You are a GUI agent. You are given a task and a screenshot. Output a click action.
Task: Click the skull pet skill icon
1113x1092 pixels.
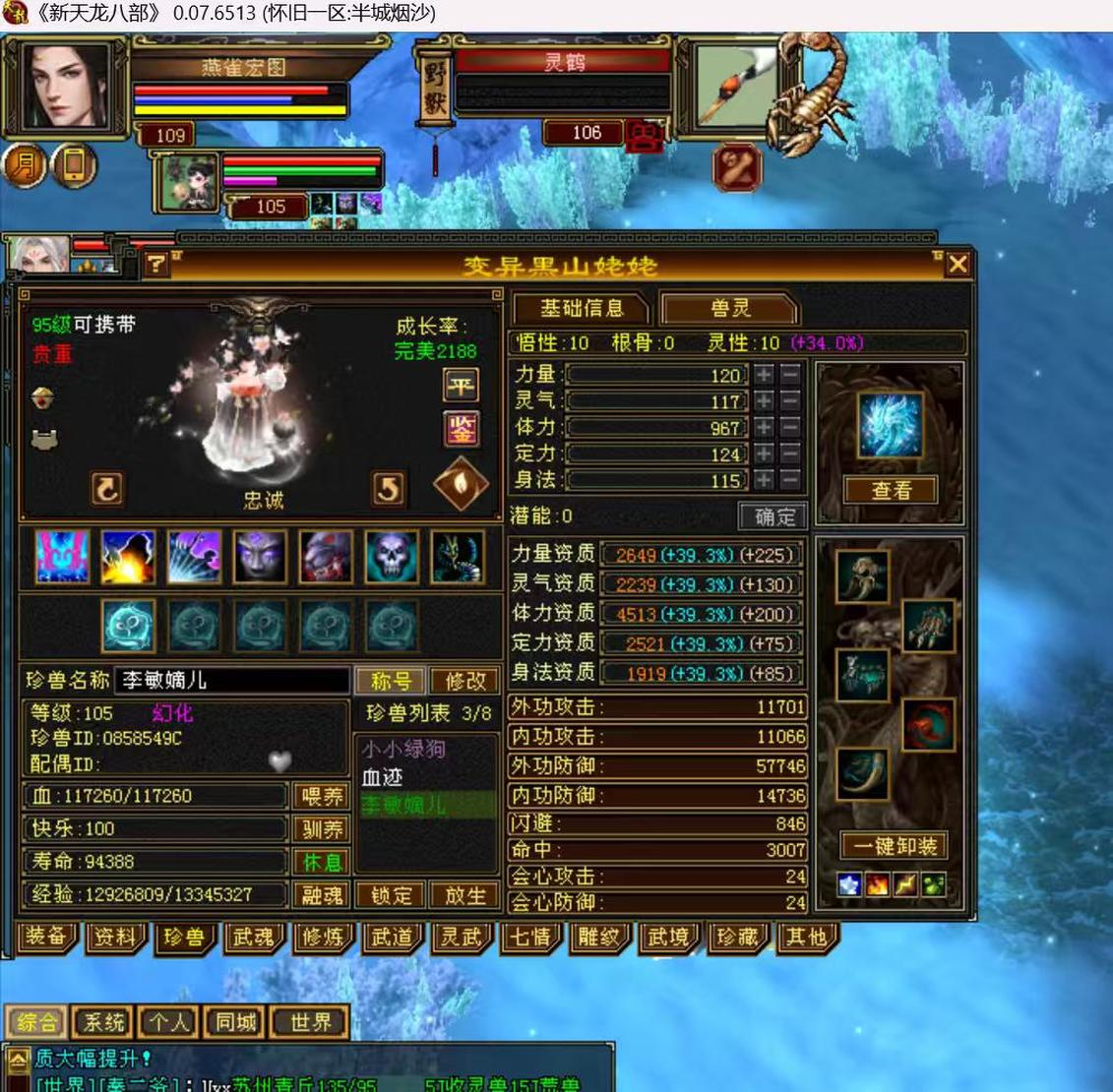tap(392, 557)
